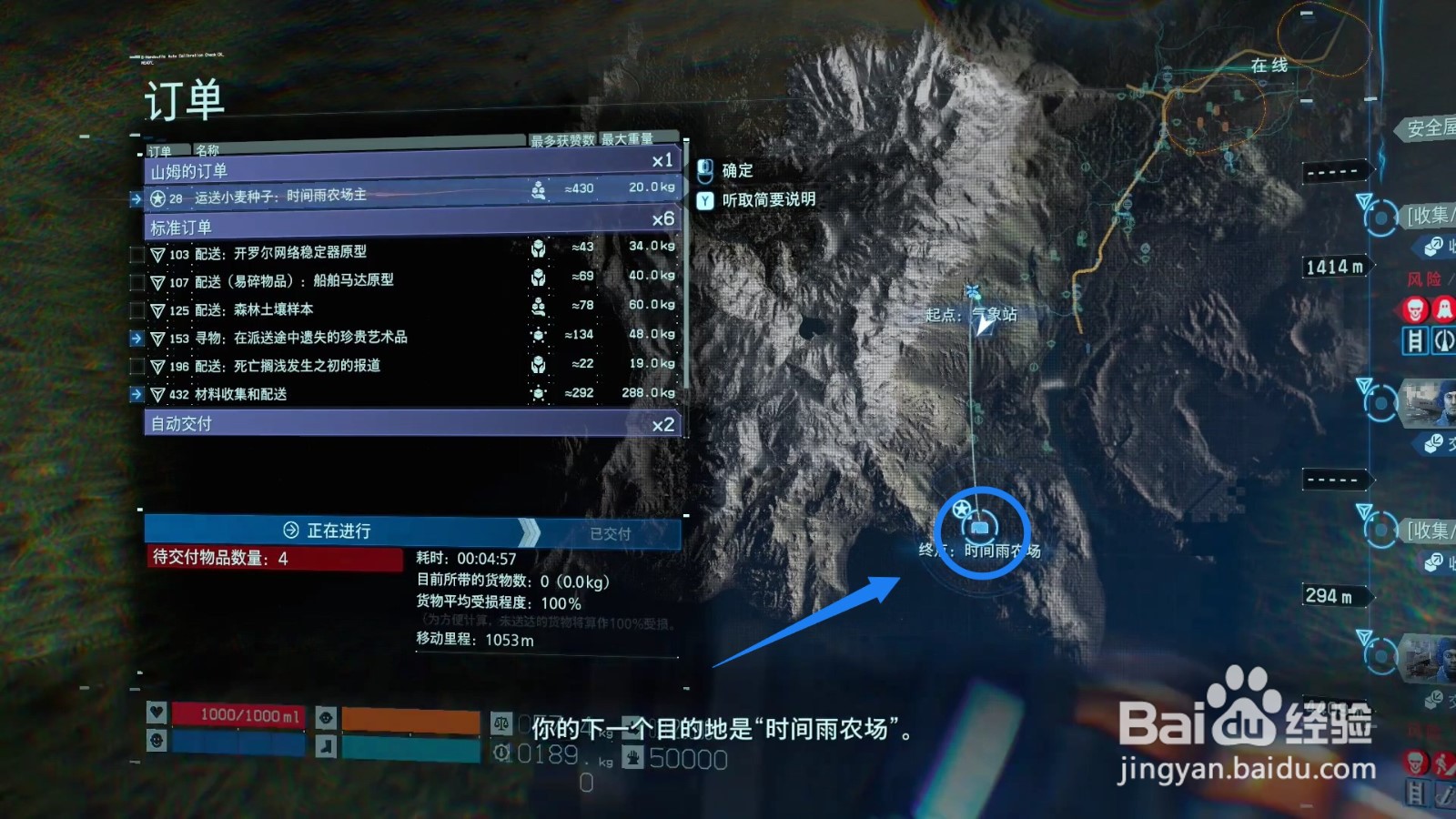The height and width of the screenshot is (819, 1456).
Task: Expand the 标准订单 x6 section
Action: 409,226
